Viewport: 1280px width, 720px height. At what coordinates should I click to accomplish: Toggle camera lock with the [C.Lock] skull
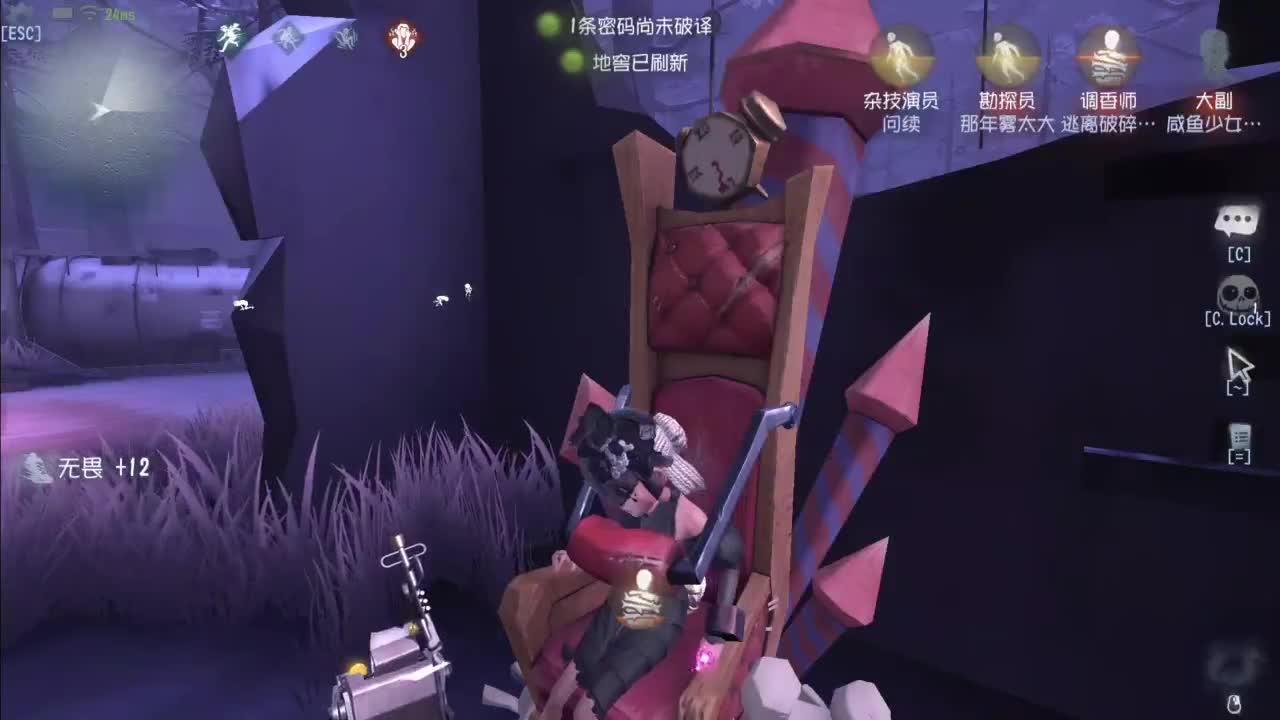(1237, 290)
